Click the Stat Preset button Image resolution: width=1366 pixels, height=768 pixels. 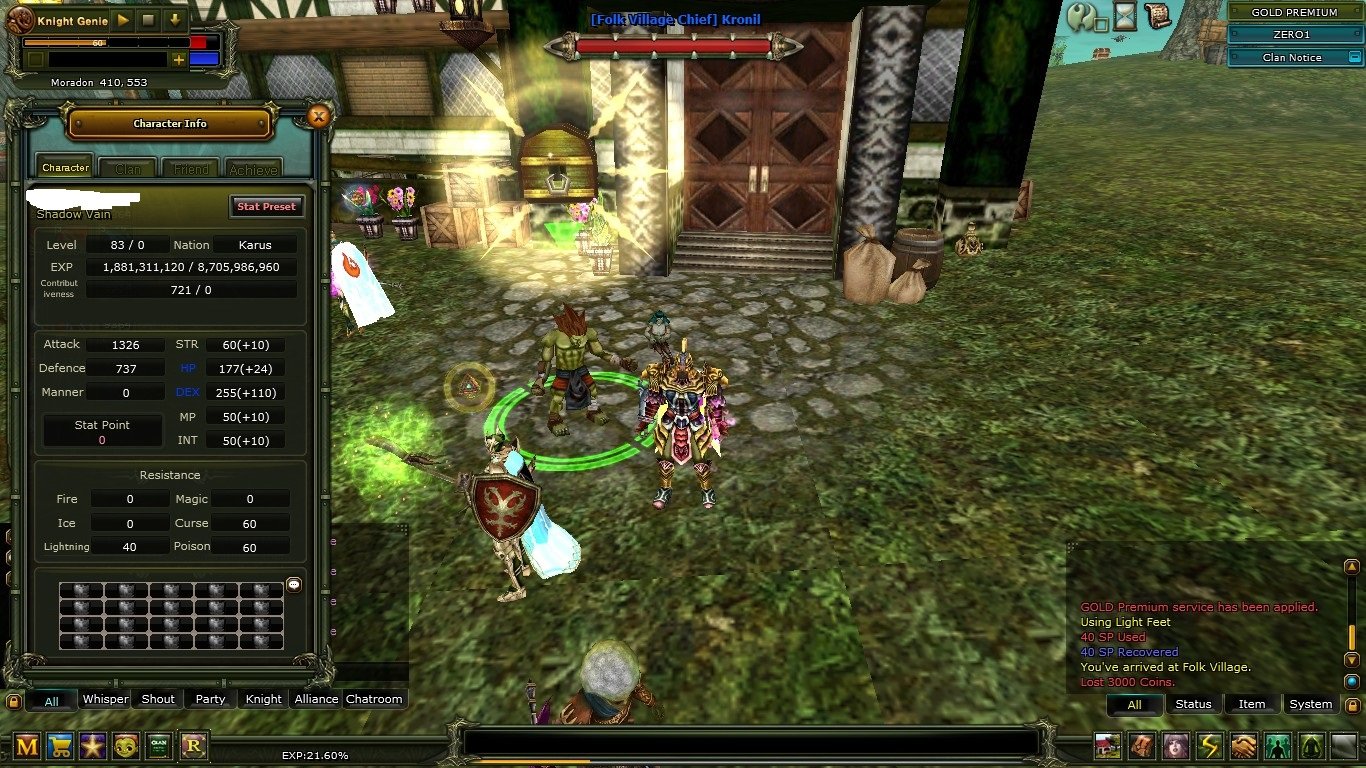click(x=266, y=206)
